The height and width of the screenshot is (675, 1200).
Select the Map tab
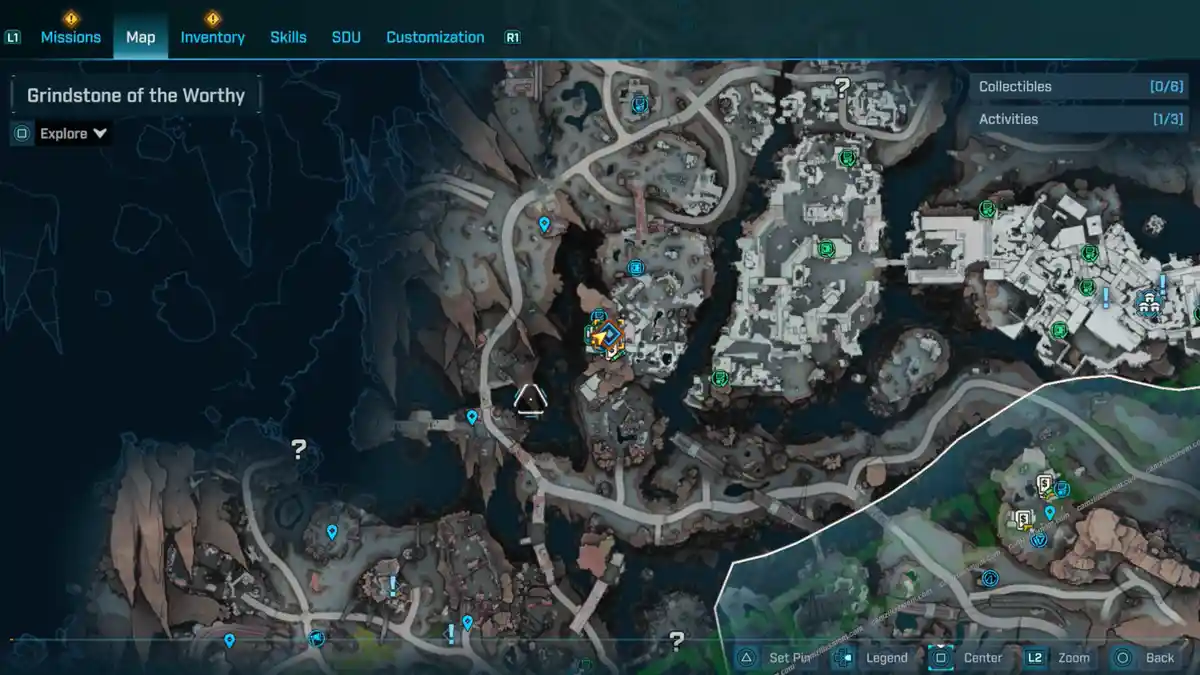tap(140, 37)
